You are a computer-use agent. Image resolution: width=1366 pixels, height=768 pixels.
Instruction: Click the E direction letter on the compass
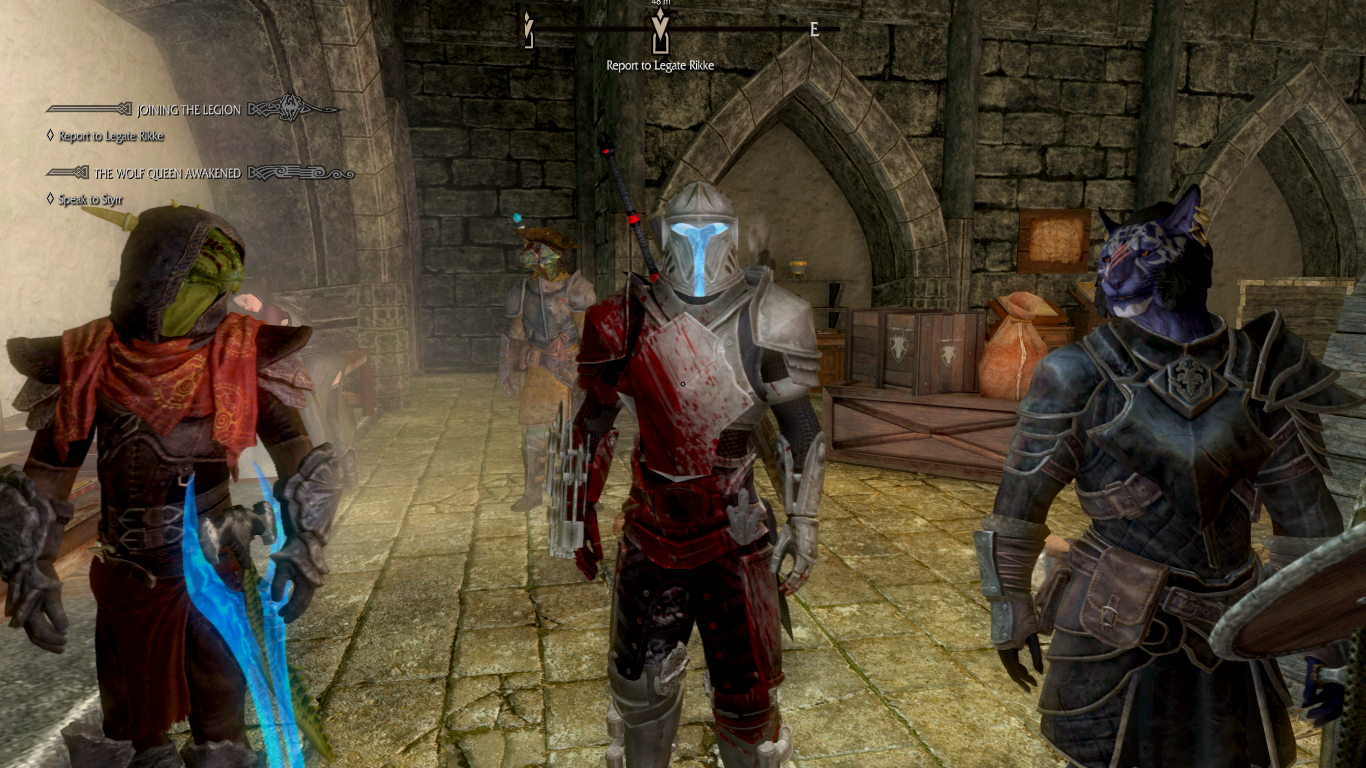(813, 28)
